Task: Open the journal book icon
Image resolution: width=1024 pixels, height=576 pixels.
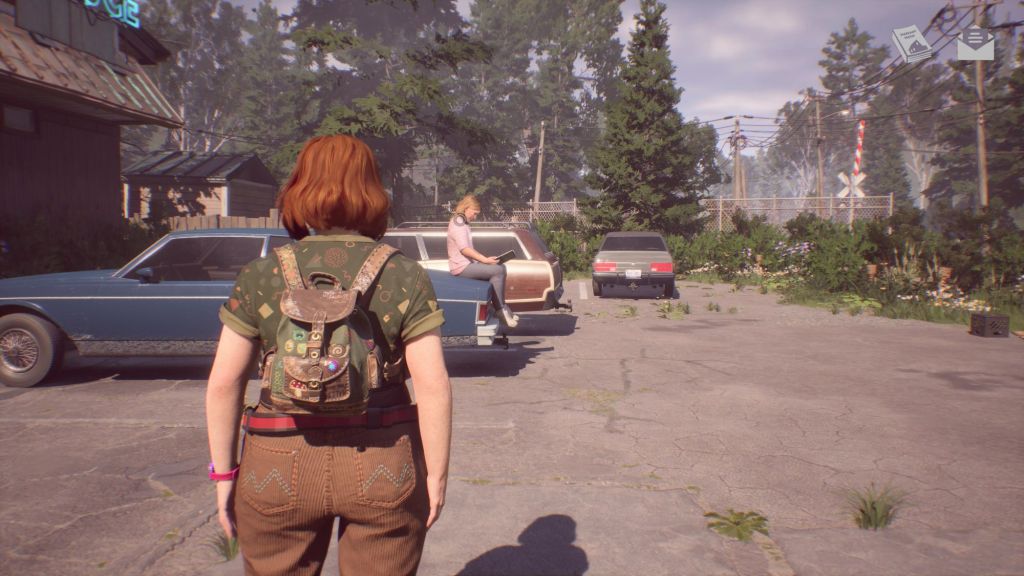Action: pos(911,44)
